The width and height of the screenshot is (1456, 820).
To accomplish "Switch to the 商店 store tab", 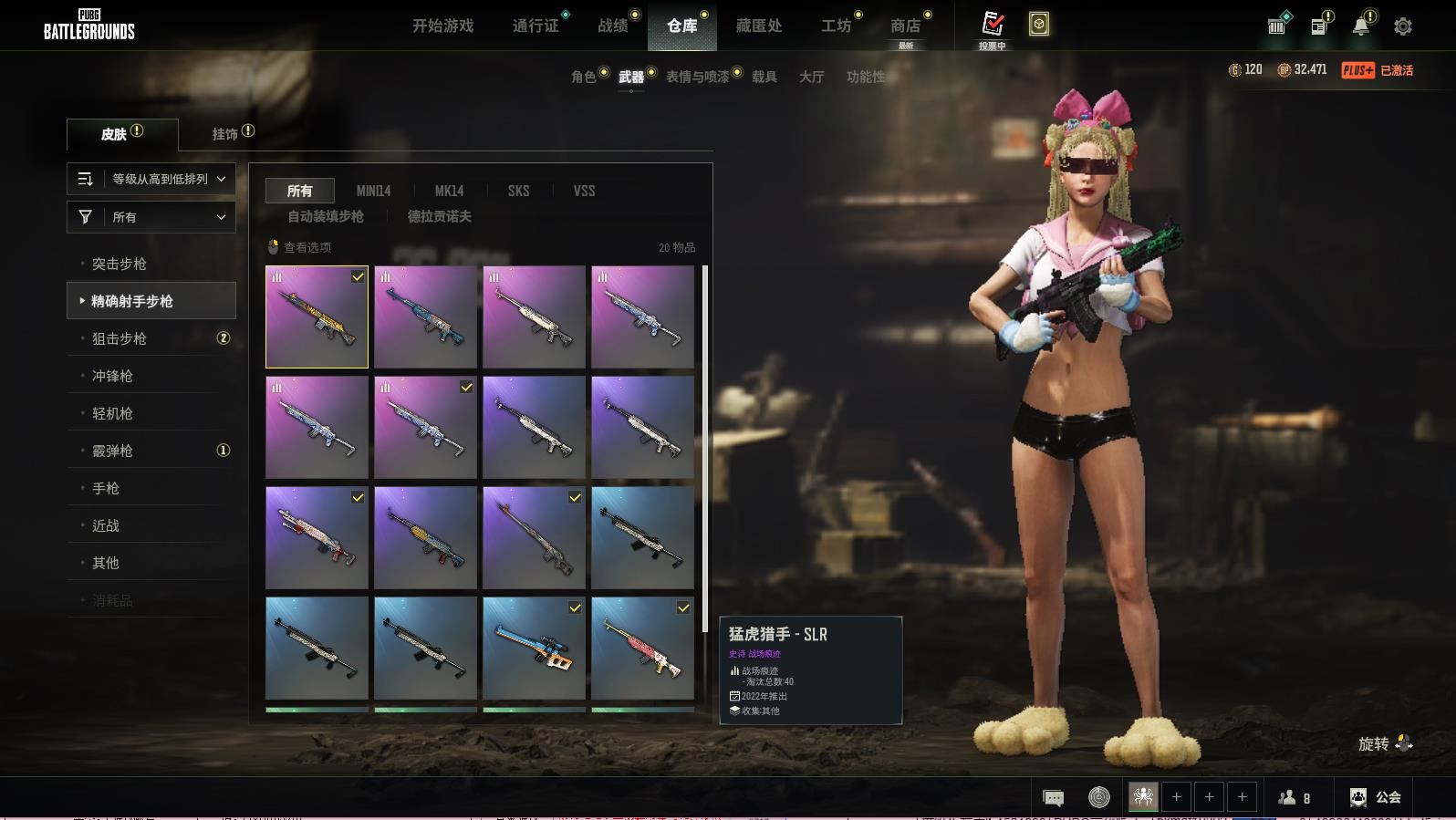I will coord(905,26).
